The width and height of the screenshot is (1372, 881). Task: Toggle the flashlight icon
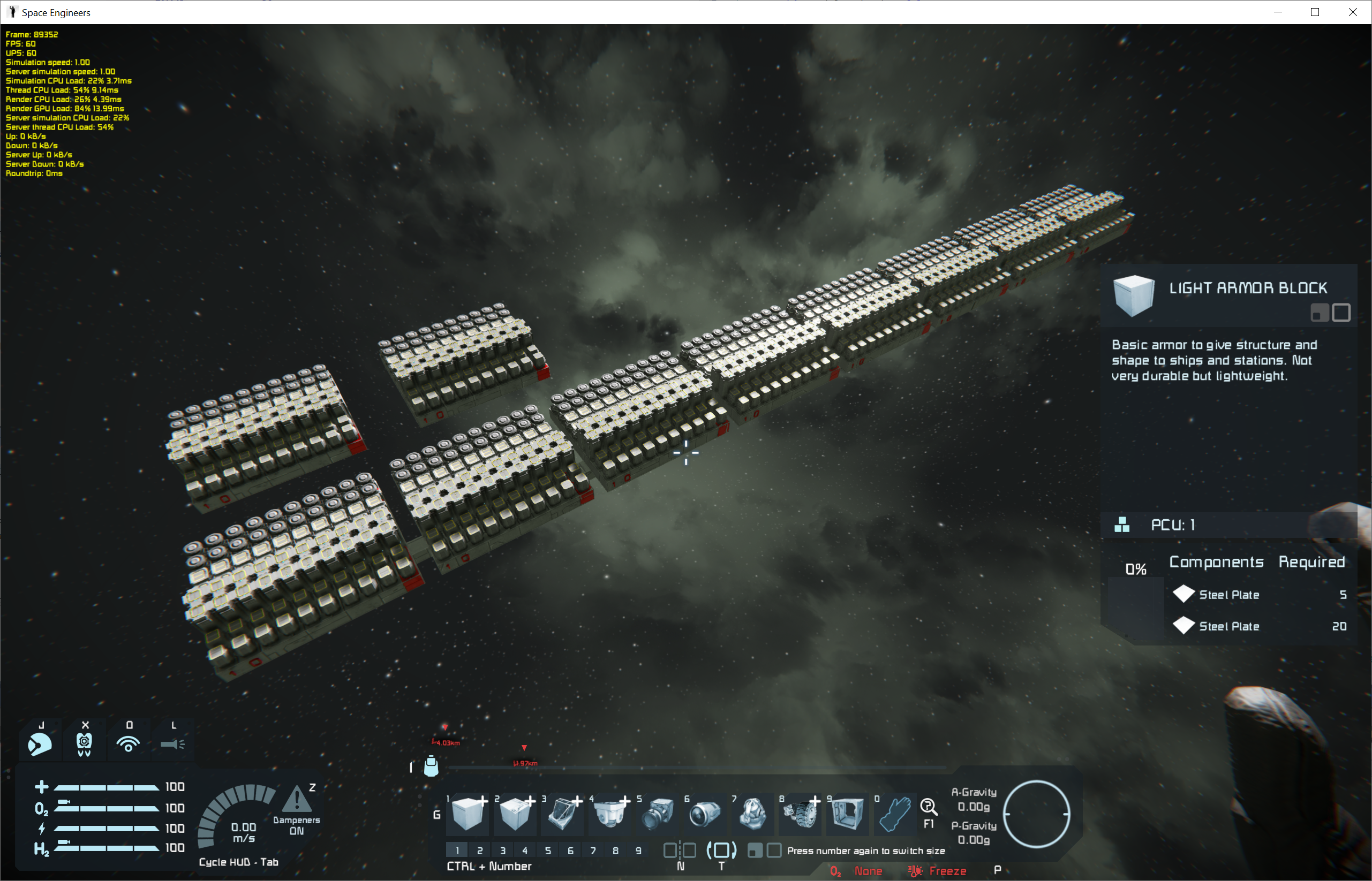[172, 743]
